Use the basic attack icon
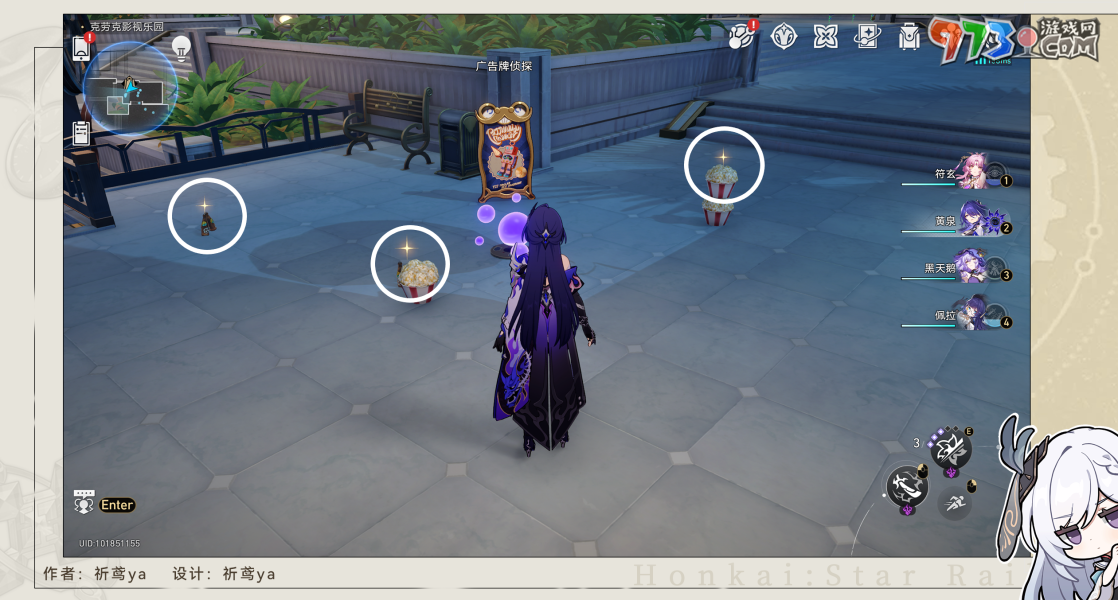 [907, 487]
